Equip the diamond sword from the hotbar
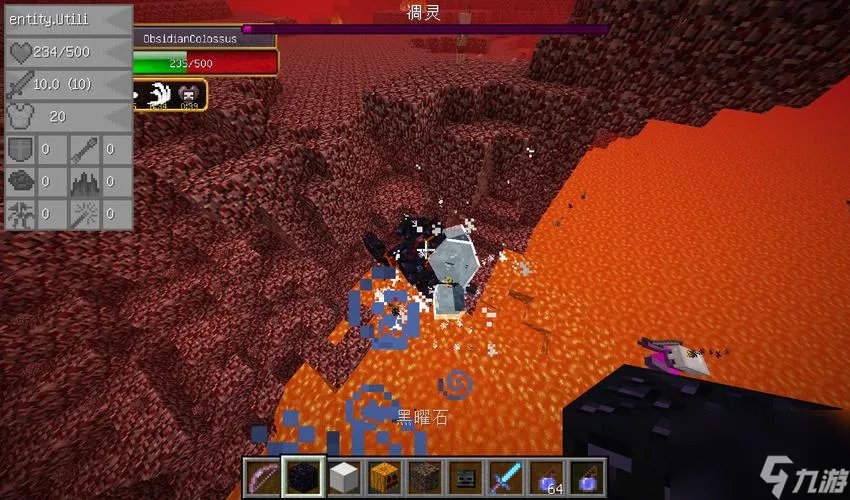The width and height of the screenshot is (850, 500). (x=503, y=477)
